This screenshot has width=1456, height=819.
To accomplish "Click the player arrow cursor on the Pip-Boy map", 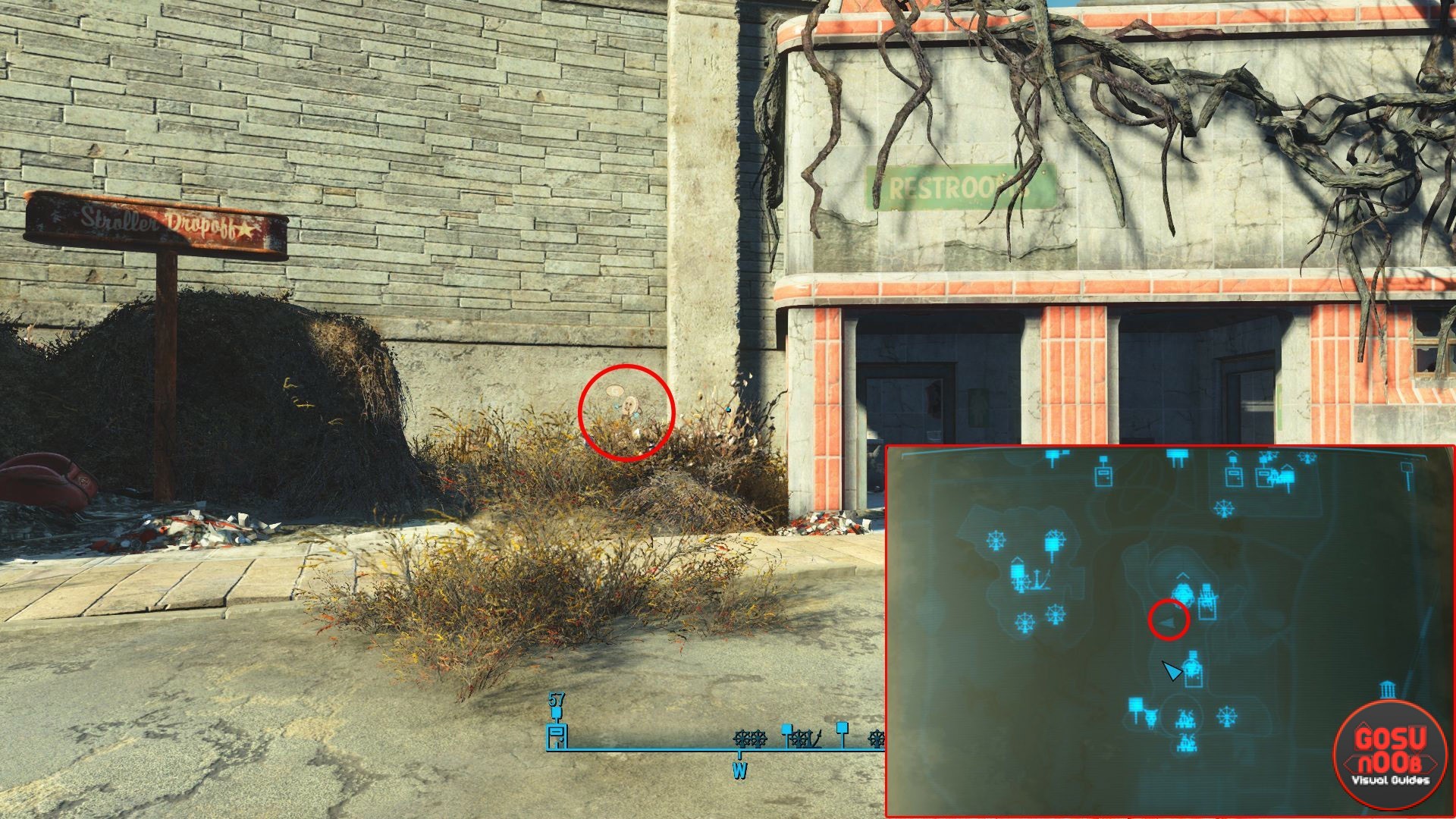I will coord(1172,670).
